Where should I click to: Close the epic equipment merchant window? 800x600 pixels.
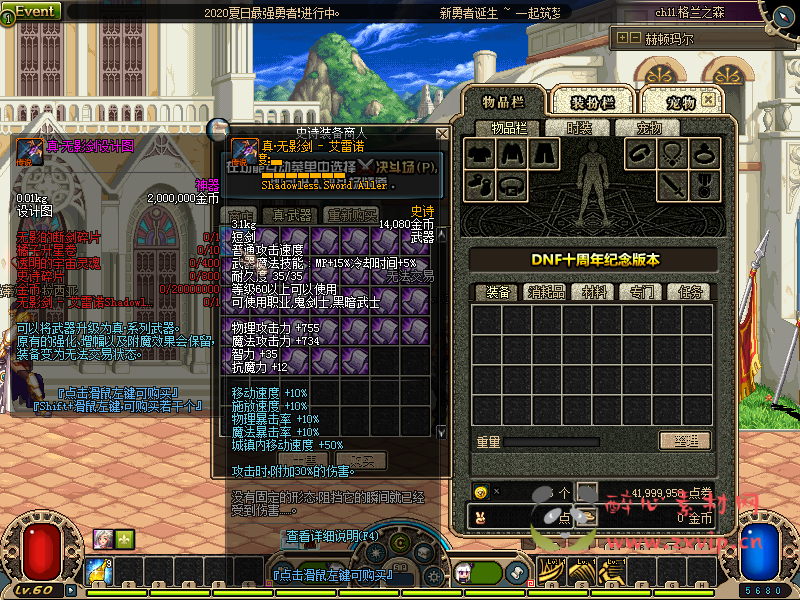[442, 132]
